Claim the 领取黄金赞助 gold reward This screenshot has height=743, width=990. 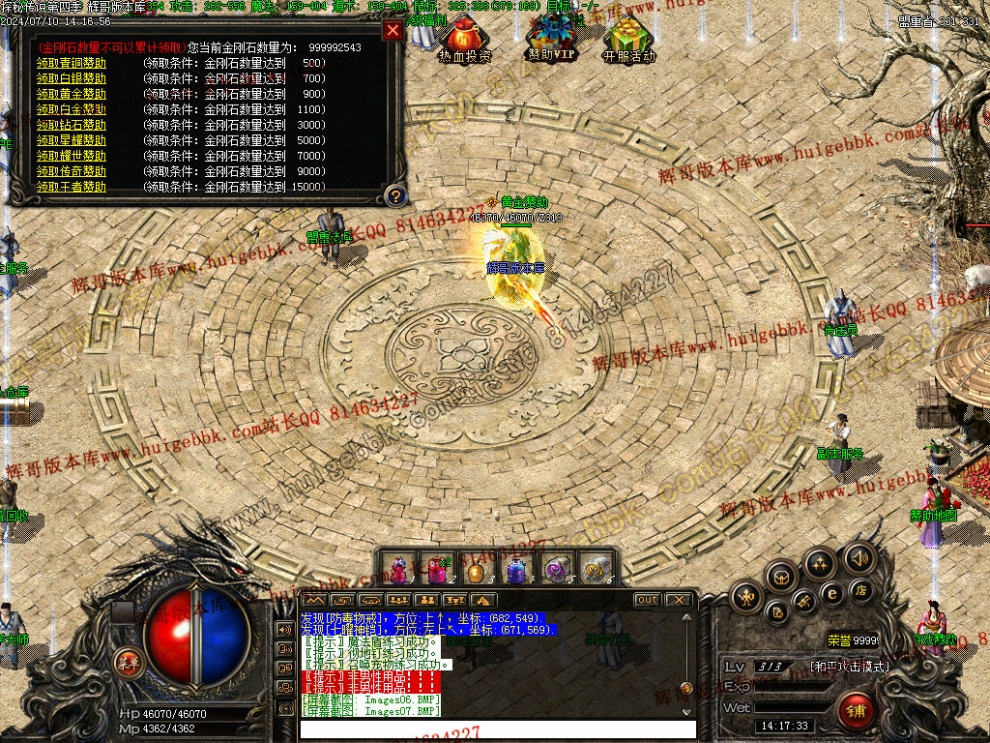[71, 94]
